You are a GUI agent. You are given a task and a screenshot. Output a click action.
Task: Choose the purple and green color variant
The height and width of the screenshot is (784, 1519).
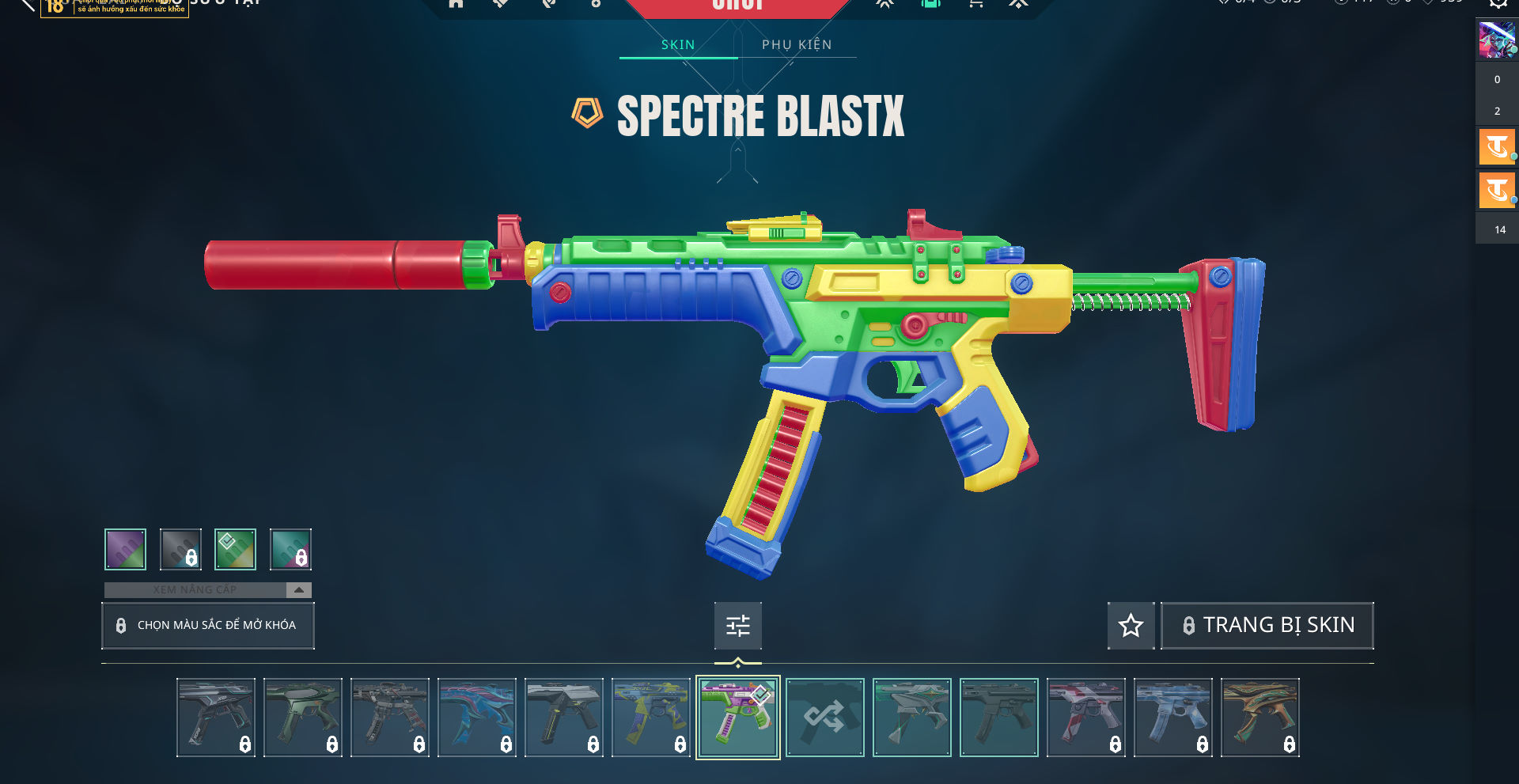pyautogui.click(x=125, y=549)
